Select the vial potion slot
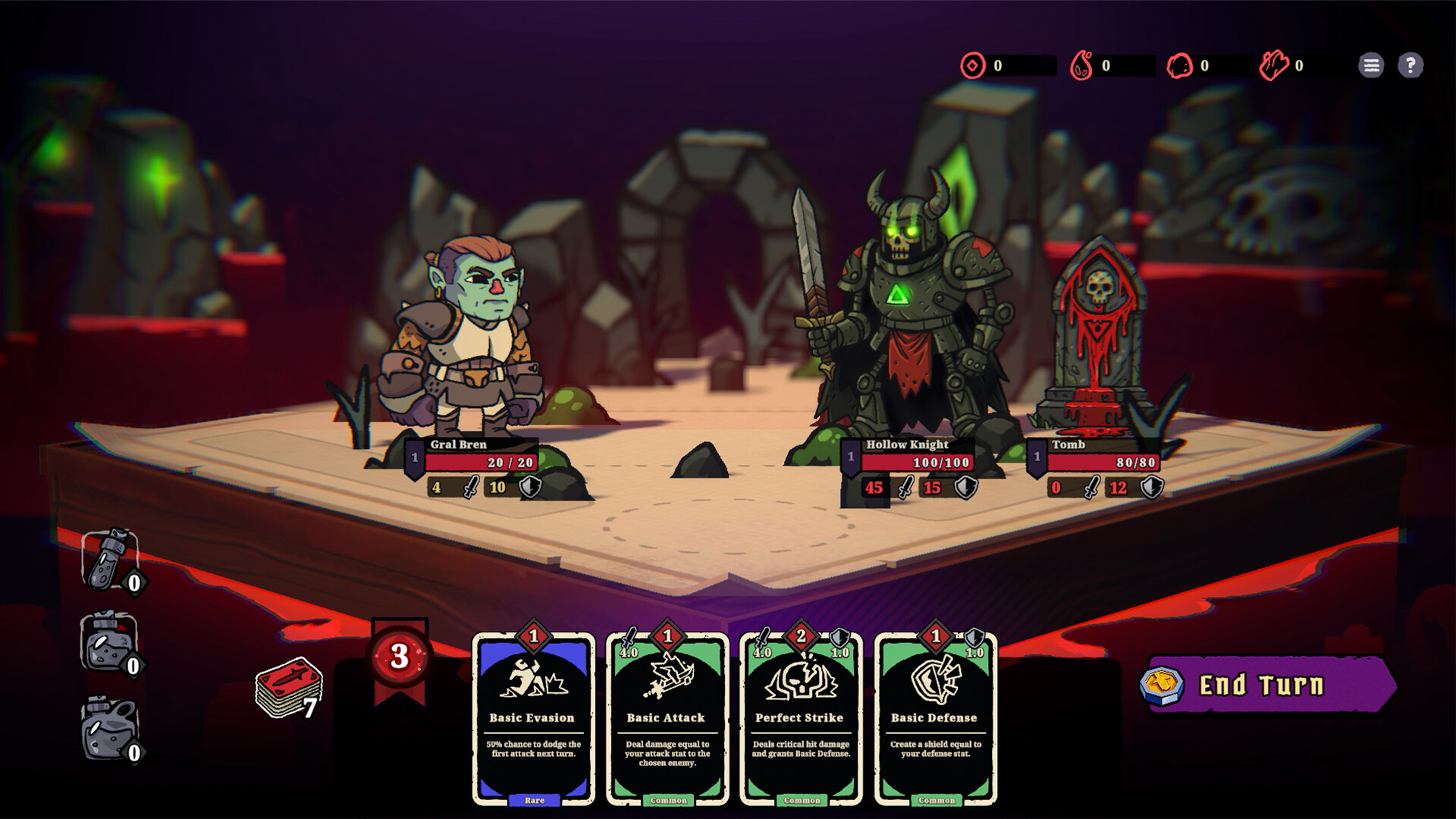This screenshot has height=819, width=1456. [x=111, y=560]
